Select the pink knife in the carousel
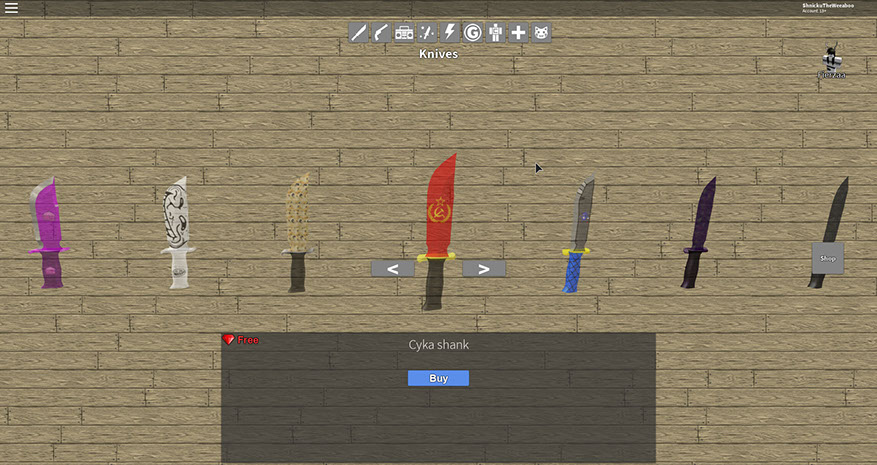Screen dimensions: 877x465 click(49, 233)
